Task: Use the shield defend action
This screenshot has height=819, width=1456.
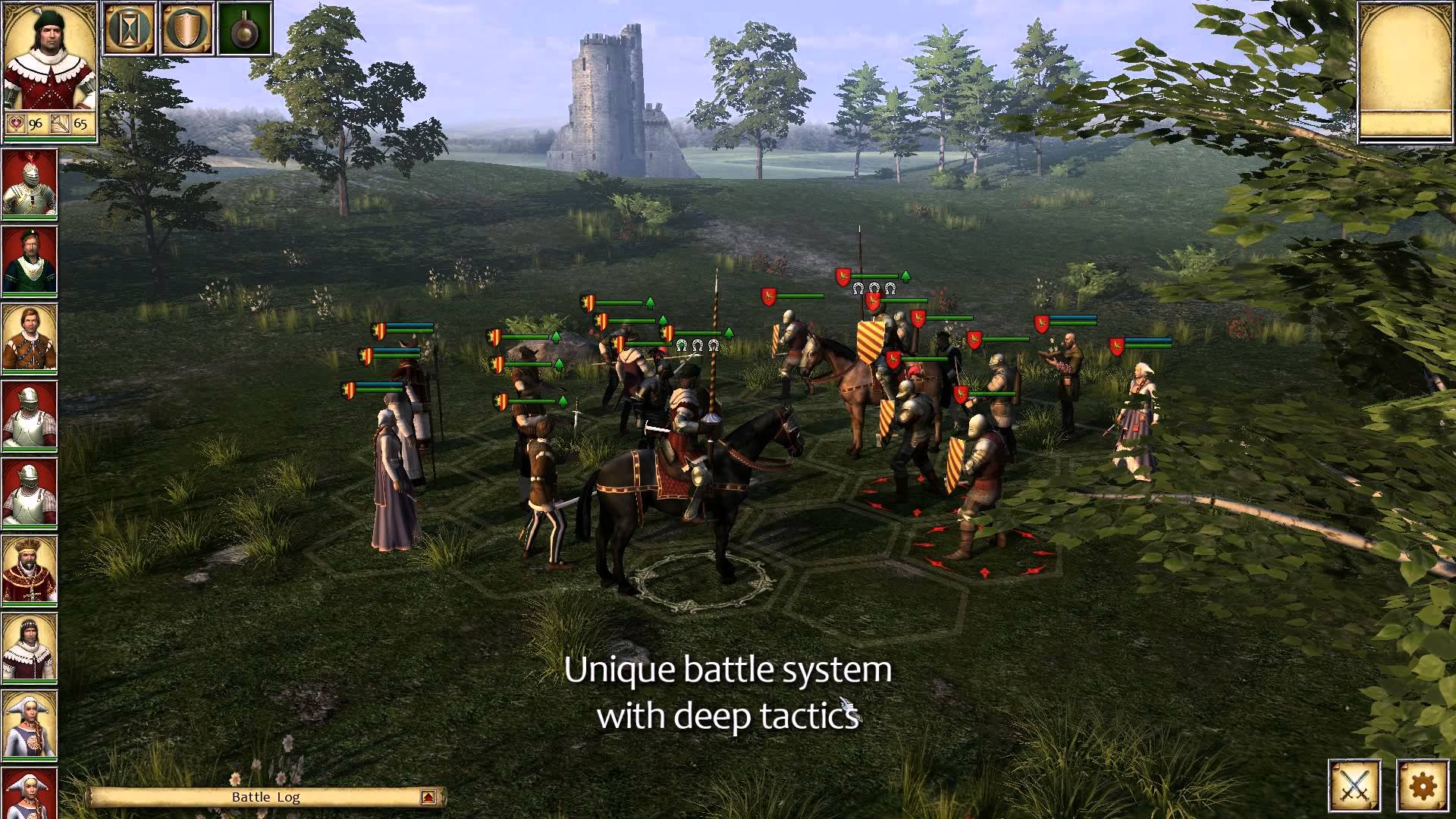Action: point(187,30)
